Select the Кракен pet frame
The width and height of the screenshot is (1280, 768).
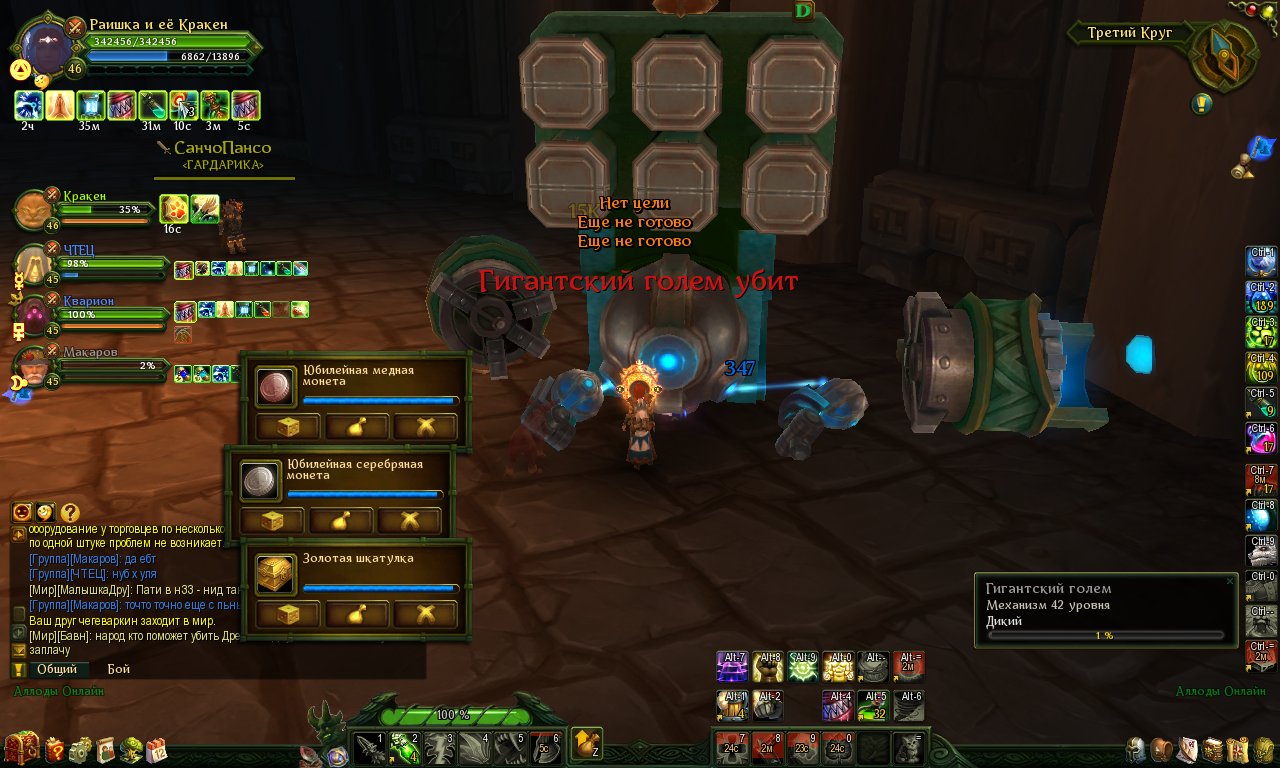pyautogui.click(x=34, y=211)
